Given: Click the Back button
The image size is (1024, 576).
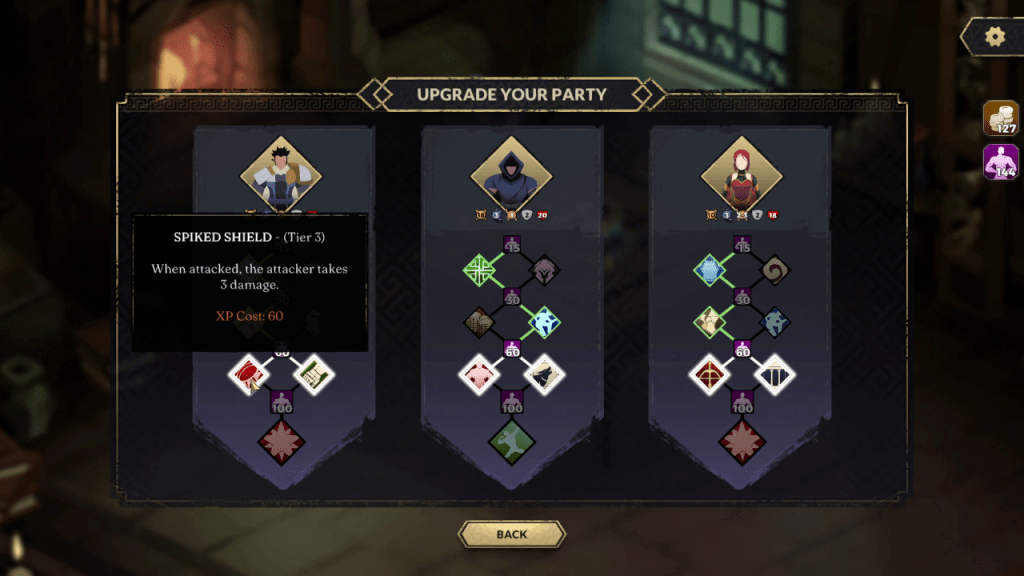Looking at the screenshot, I should coord(511,534).
